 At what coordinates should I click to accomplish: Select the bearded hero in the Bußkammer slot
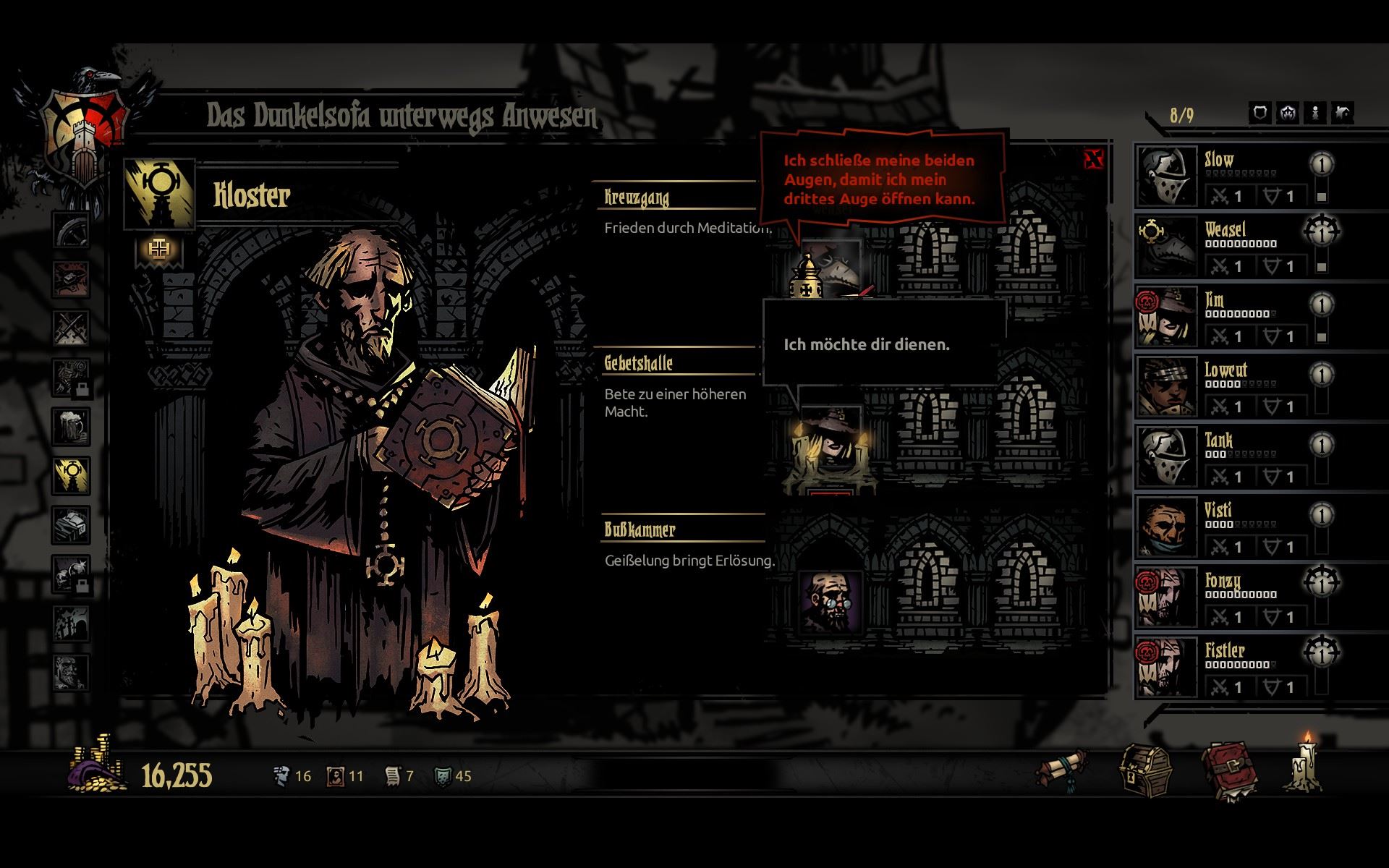[830, 600]
